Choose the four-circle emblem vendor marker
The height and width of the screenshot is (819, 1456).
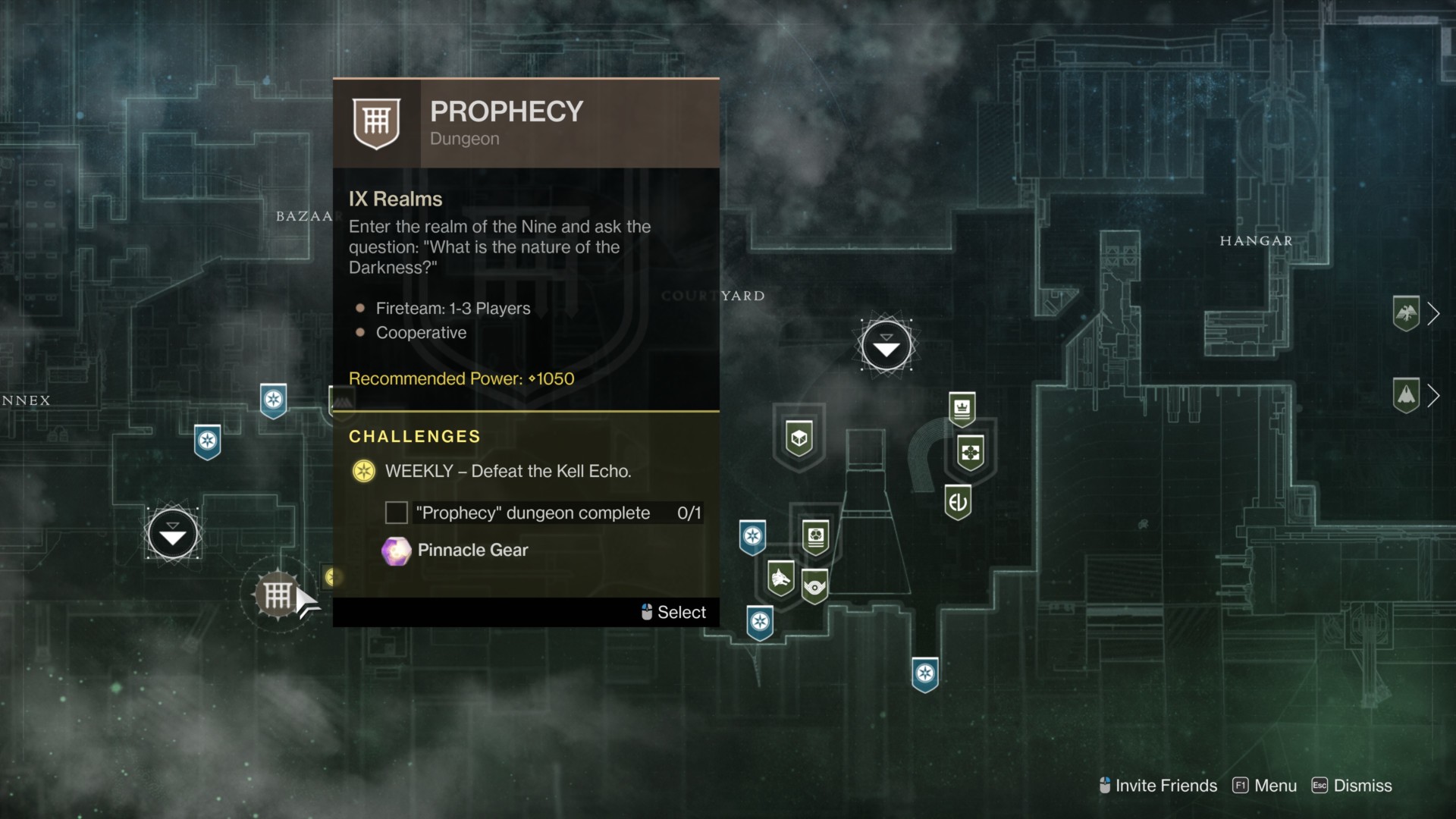click(971, 453)
